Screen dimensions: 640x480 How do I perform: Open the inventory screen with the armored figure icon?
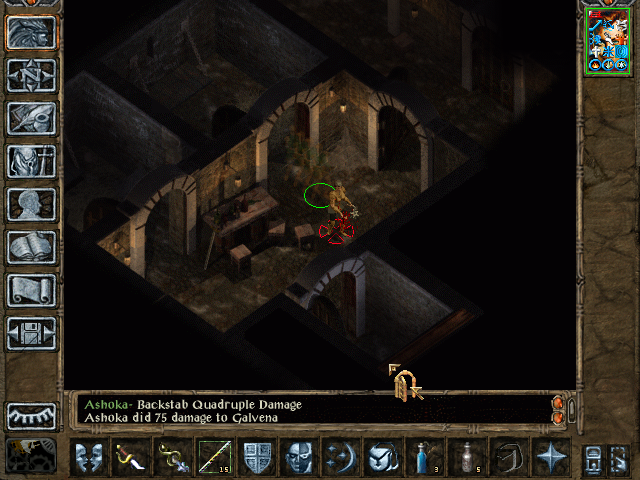pos(31,160)
